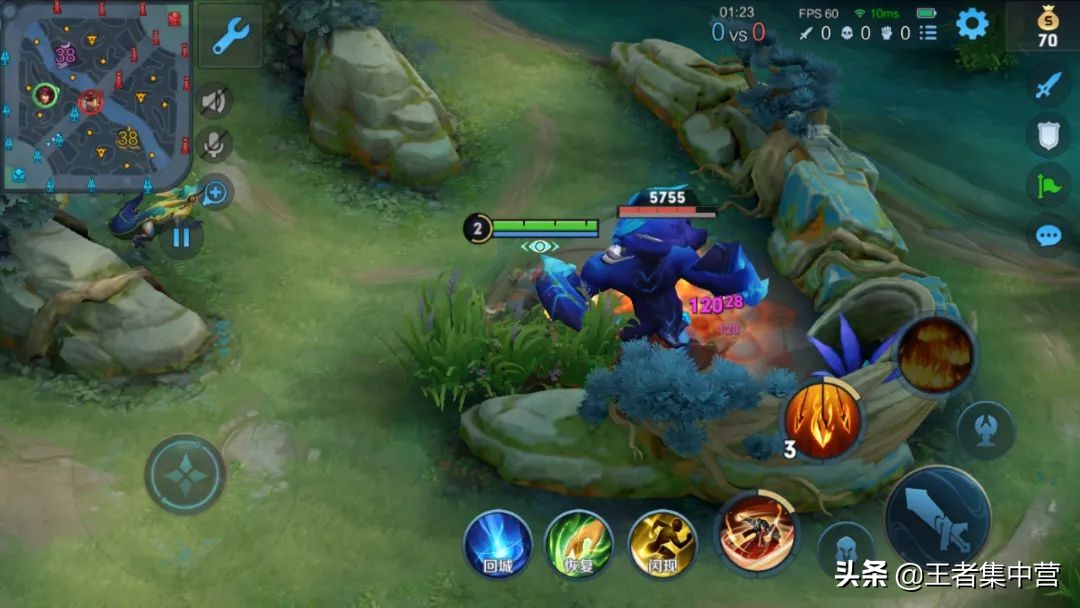1080x608 pixels.
Task: Use the 恢复 restore spell
Action: 579,543
